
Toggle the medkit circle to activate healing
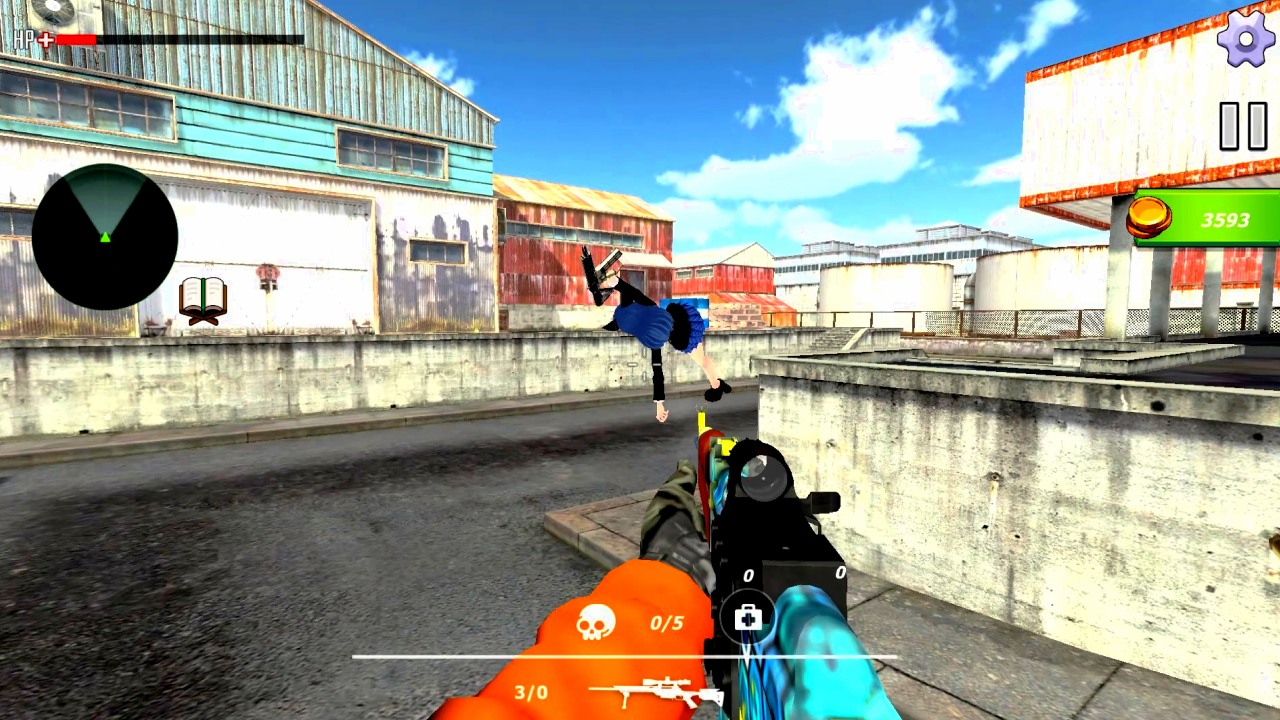pos(747,618)
